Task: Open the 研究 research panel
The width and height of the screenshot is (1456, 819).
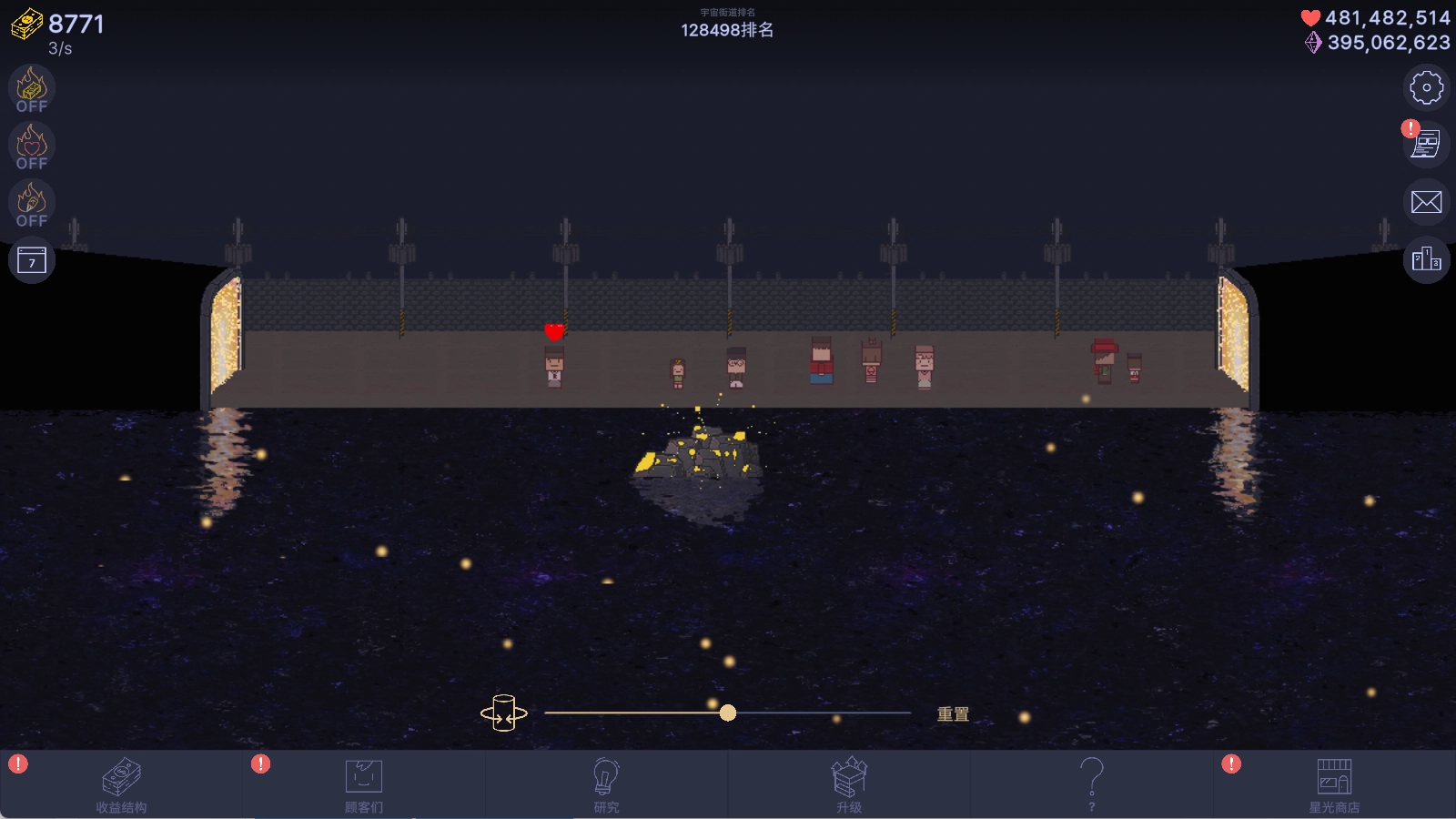Action: tap(606, 784)
